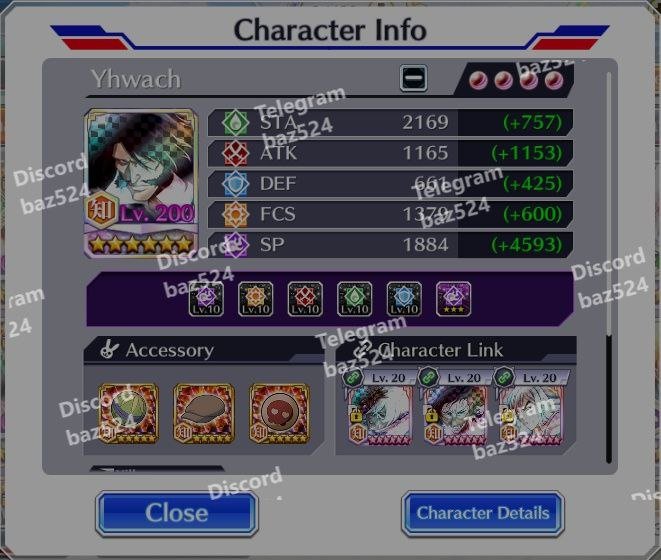Select the red skull accessory
Screen dimensions: 661x560
click(279, 413)
